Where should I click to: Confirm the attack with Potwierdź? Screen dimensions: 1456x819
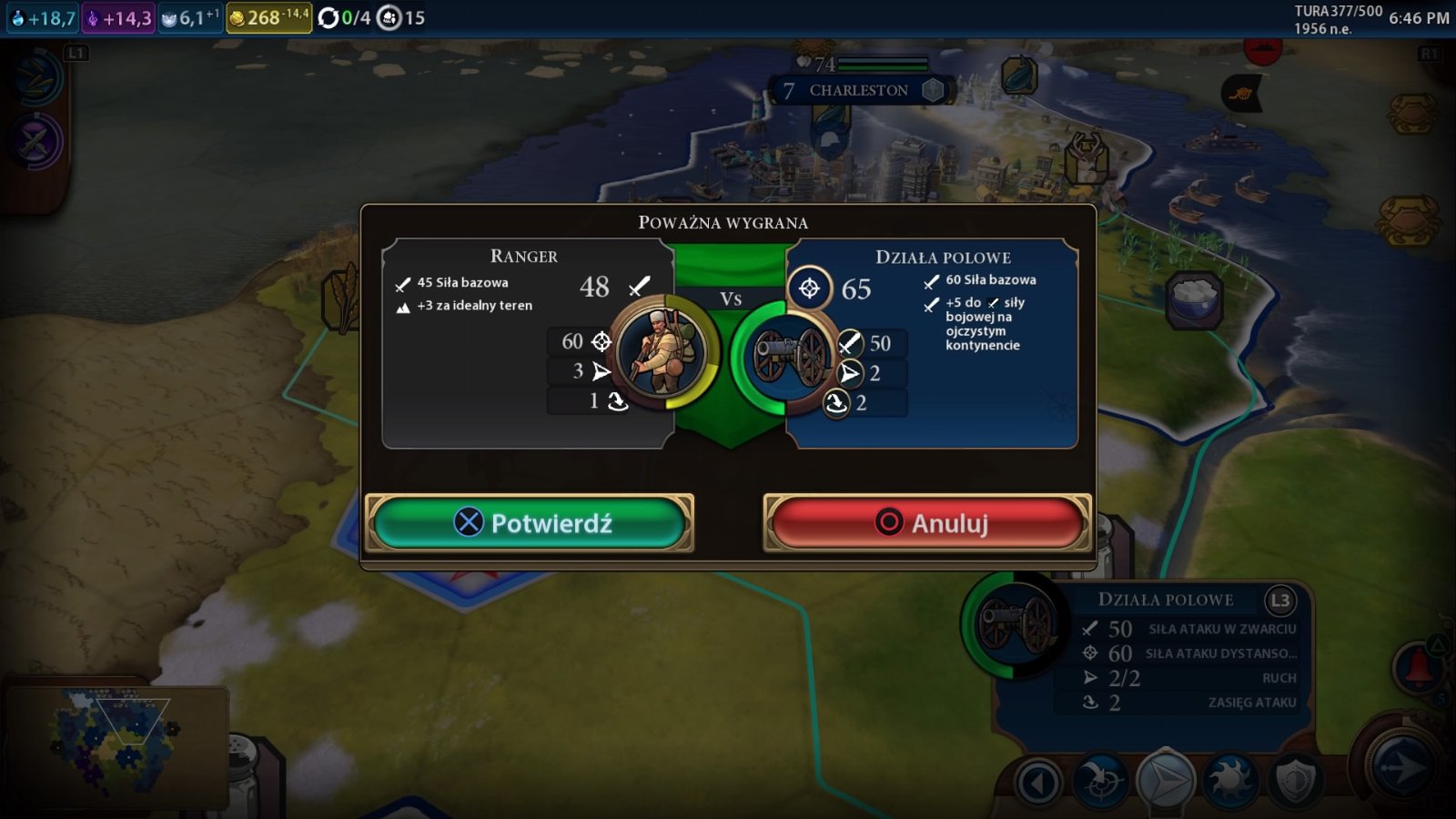[x=530, y=522]
